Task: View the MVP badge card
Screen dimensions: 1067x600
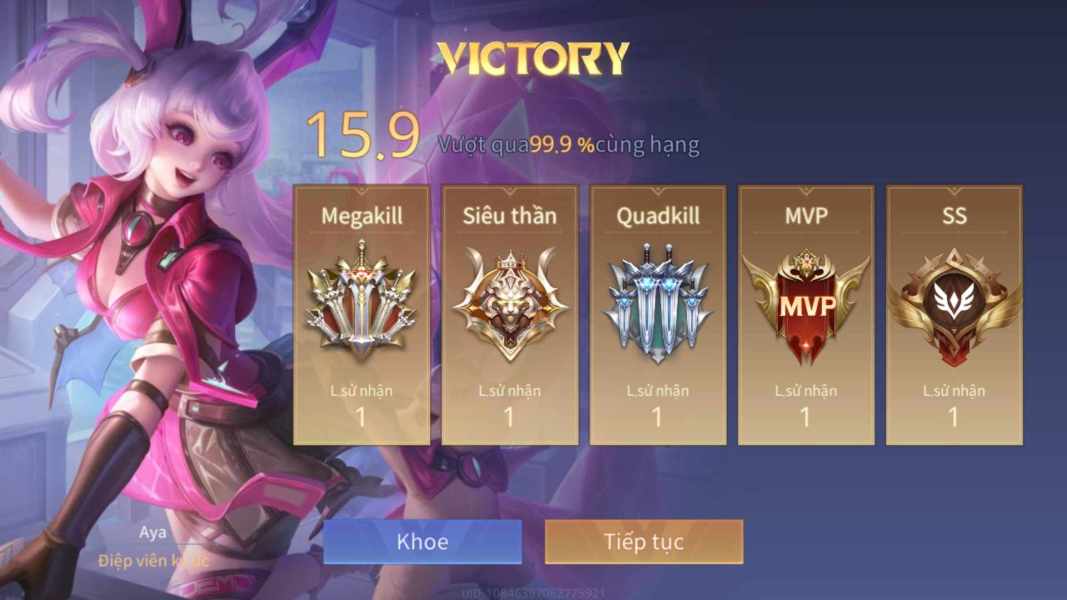Action: pos(806,315)
